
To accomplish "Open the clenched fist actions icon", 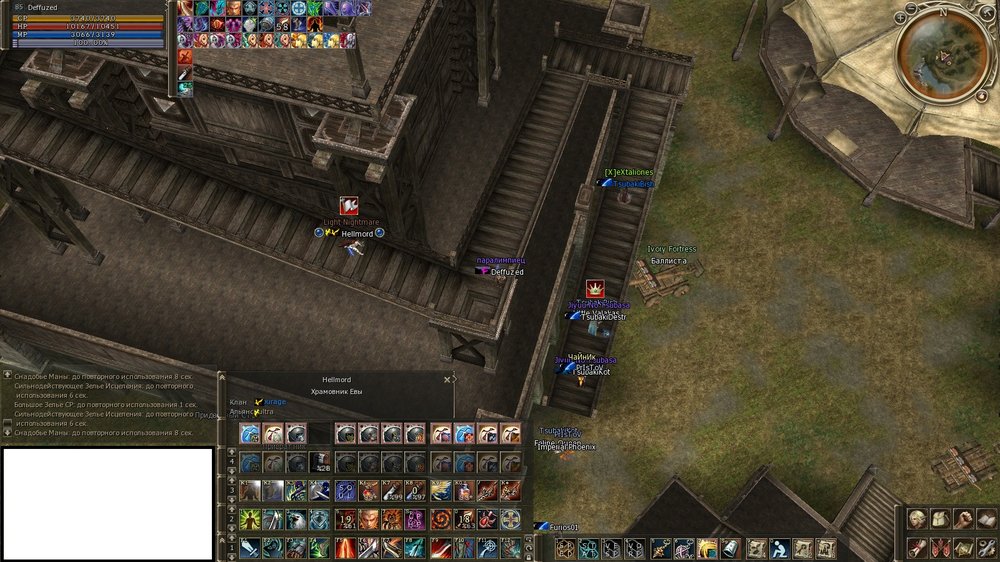I will 964,518.
